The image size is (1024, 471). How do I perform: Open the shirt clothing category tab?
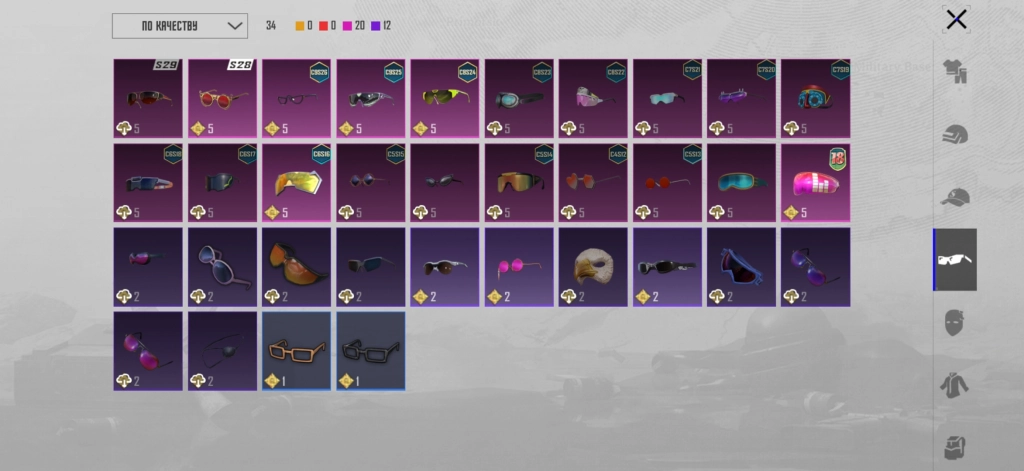(956, 72)
